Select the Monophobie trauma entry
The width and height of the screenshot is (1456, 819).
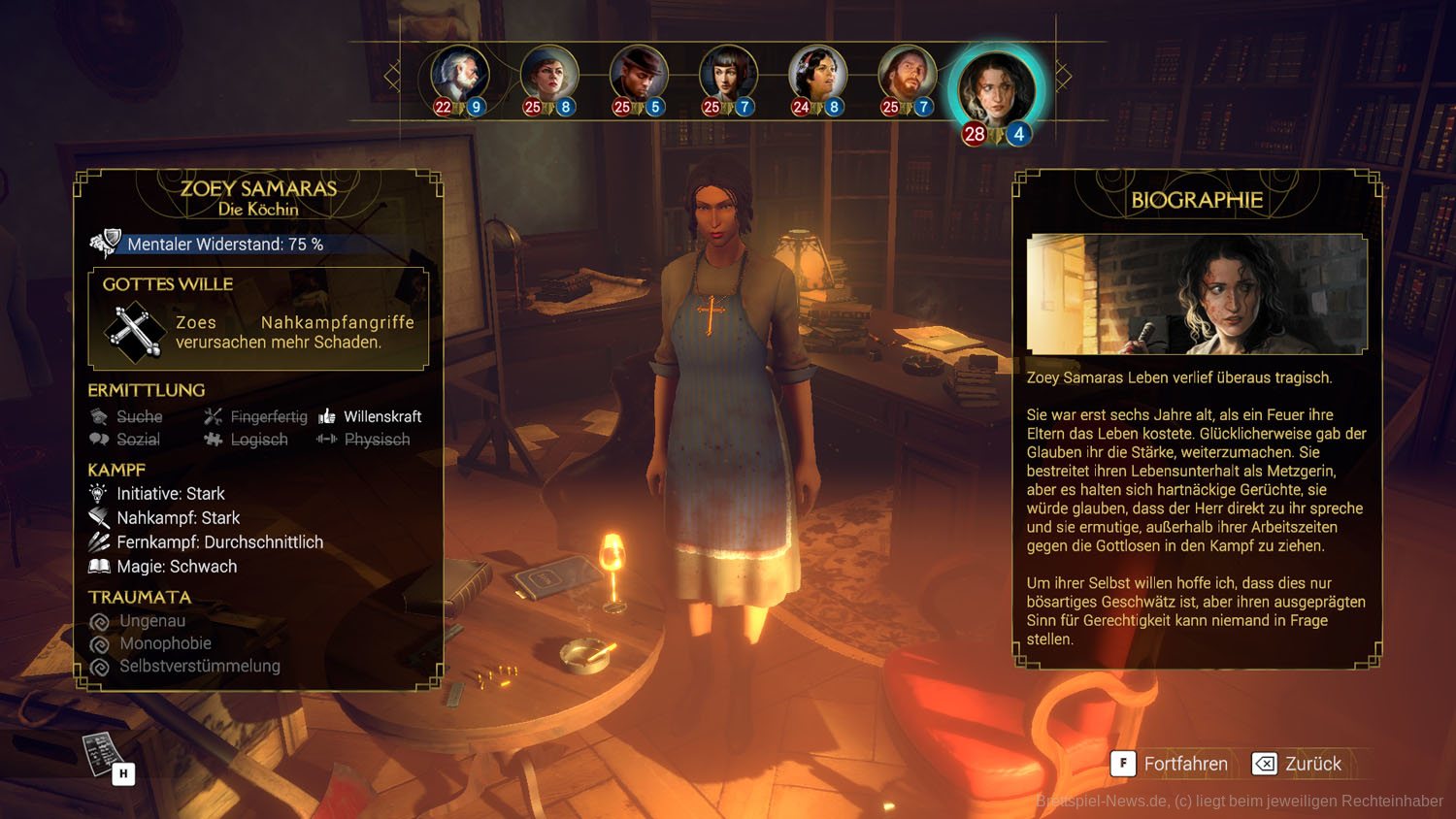(151, 643)
